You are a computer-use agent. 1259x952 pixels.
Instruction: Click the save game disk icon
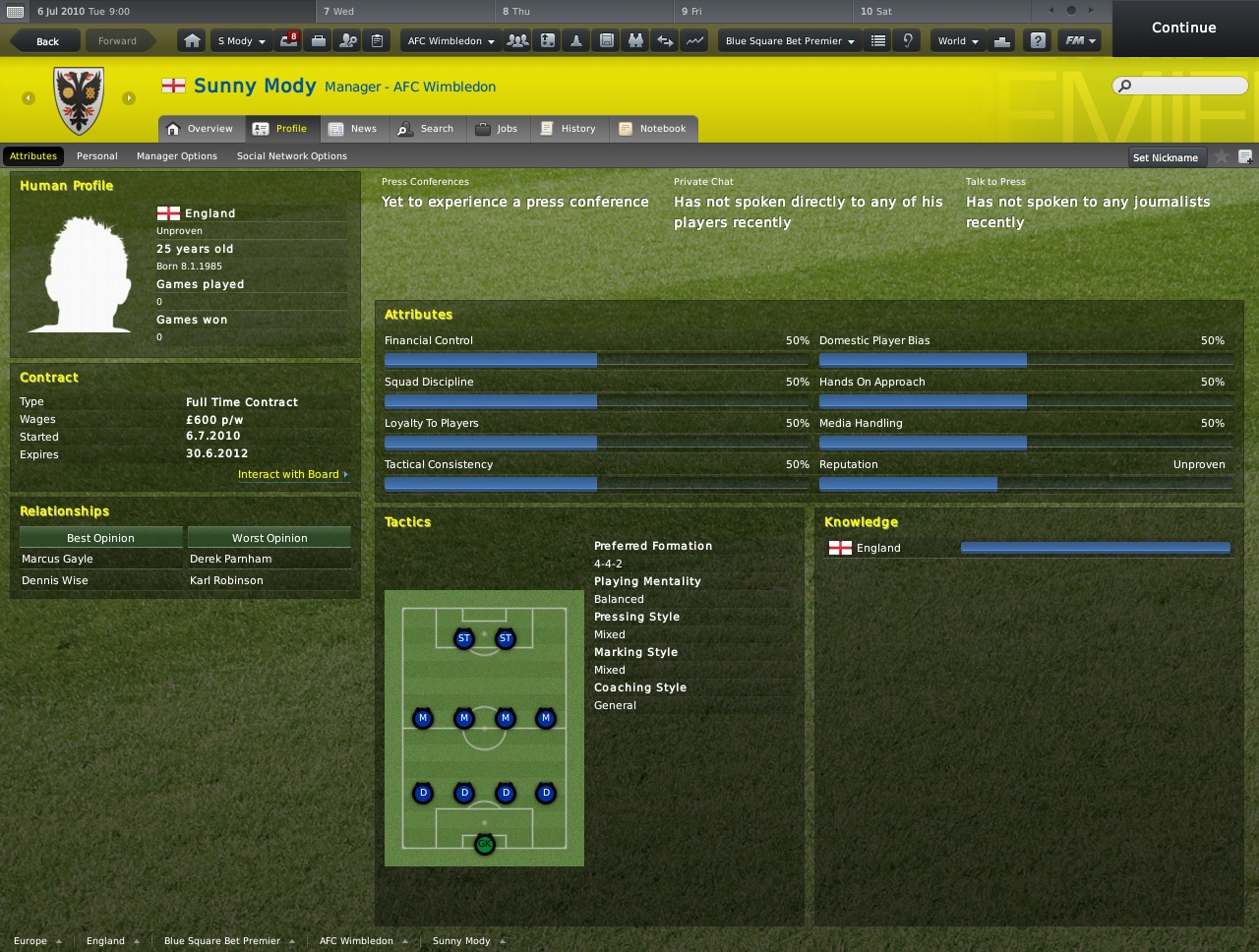tap(606, 40)
